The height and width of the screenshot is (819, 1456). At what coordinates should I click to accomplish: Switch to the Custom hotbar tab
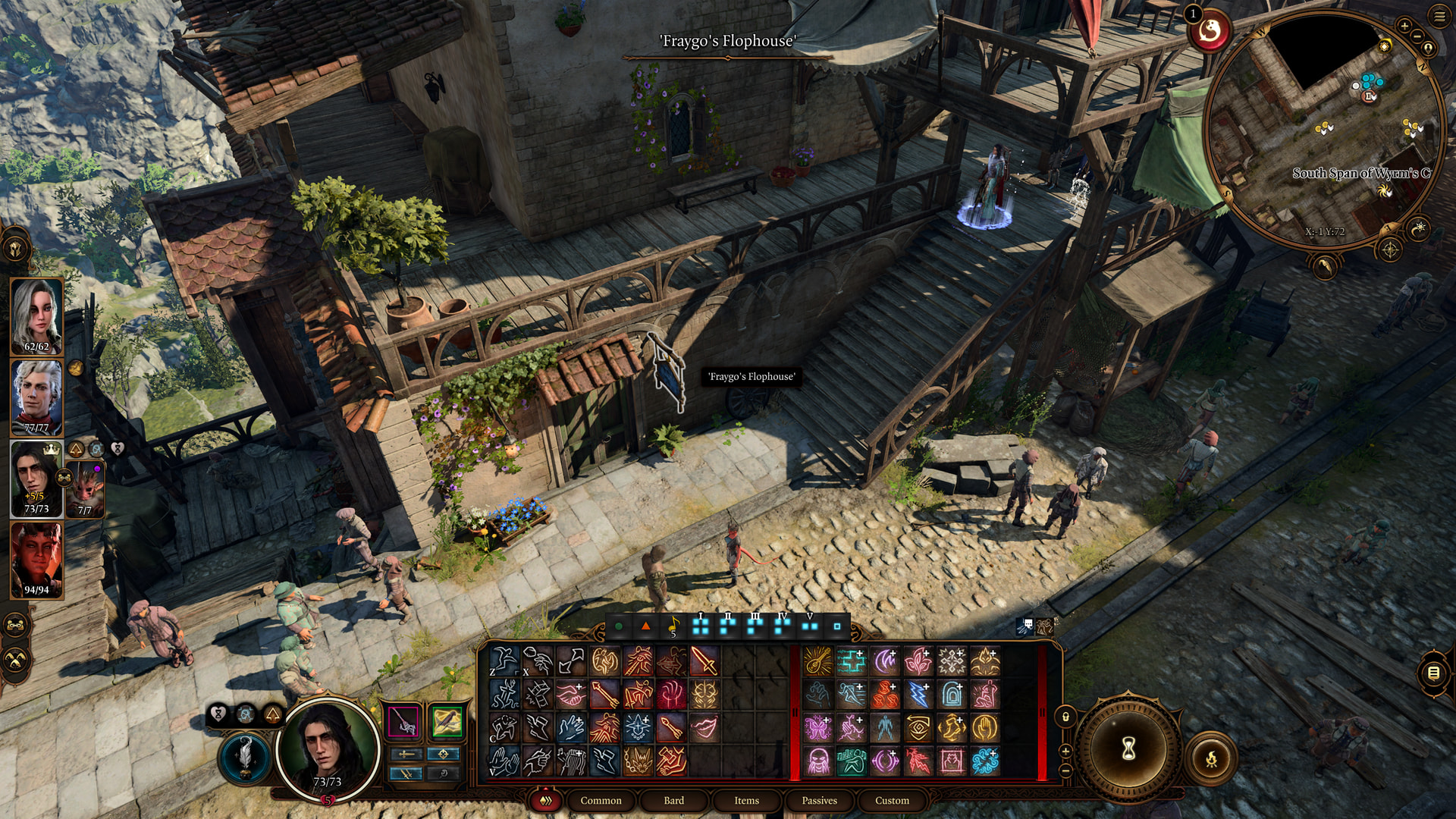pyautogui.click(x=892, y=800)
